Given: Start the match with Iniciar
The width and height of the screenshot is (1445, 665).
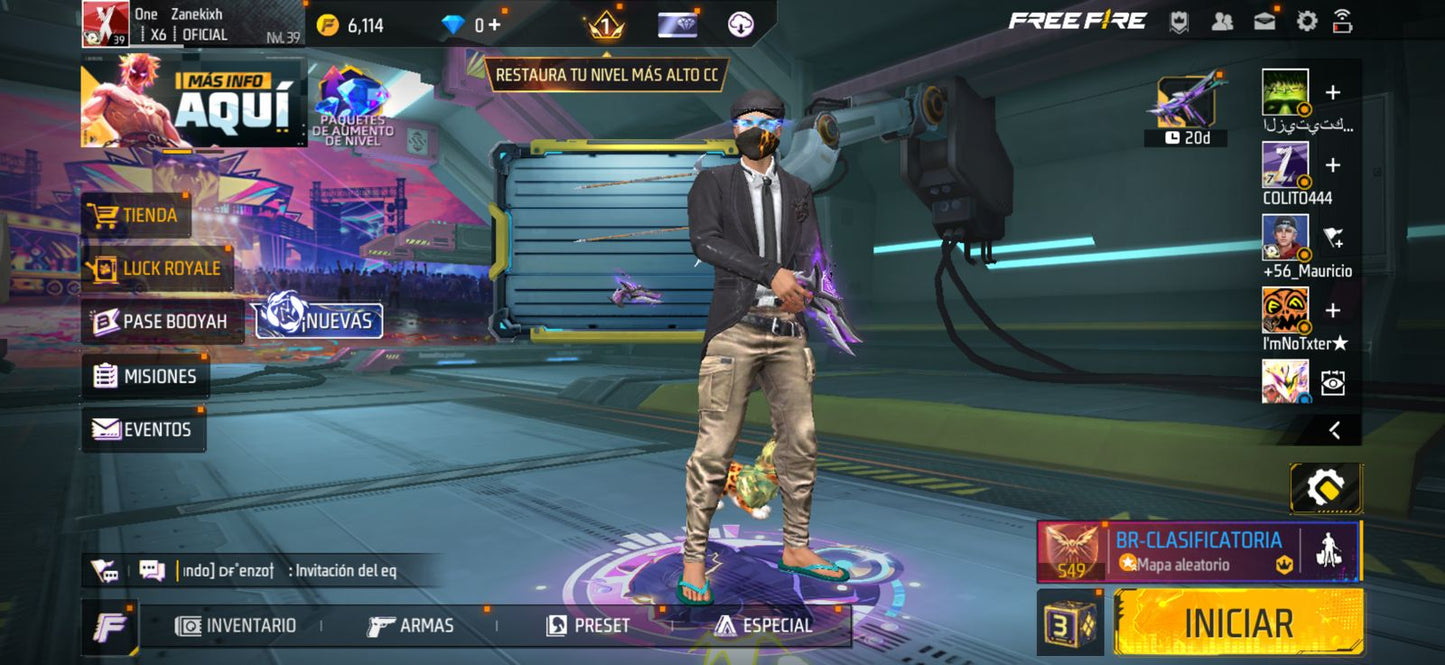Looking at the screenshot, I should tap(1238, 622).
